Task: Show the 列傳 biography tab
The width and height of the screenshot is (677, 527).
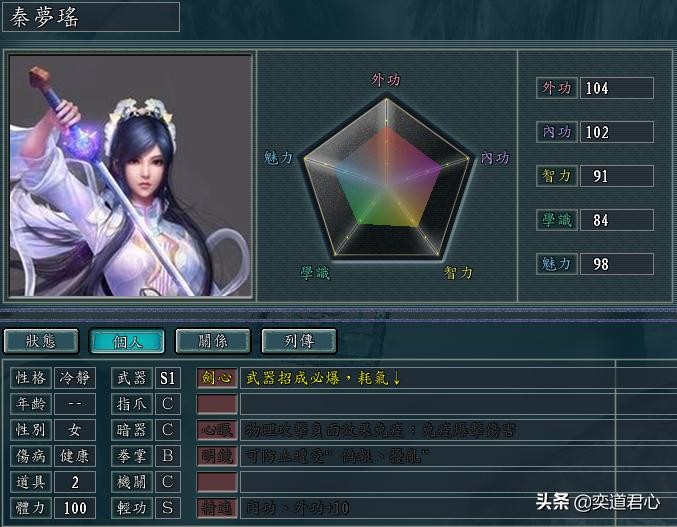Action: coord(299,341)
